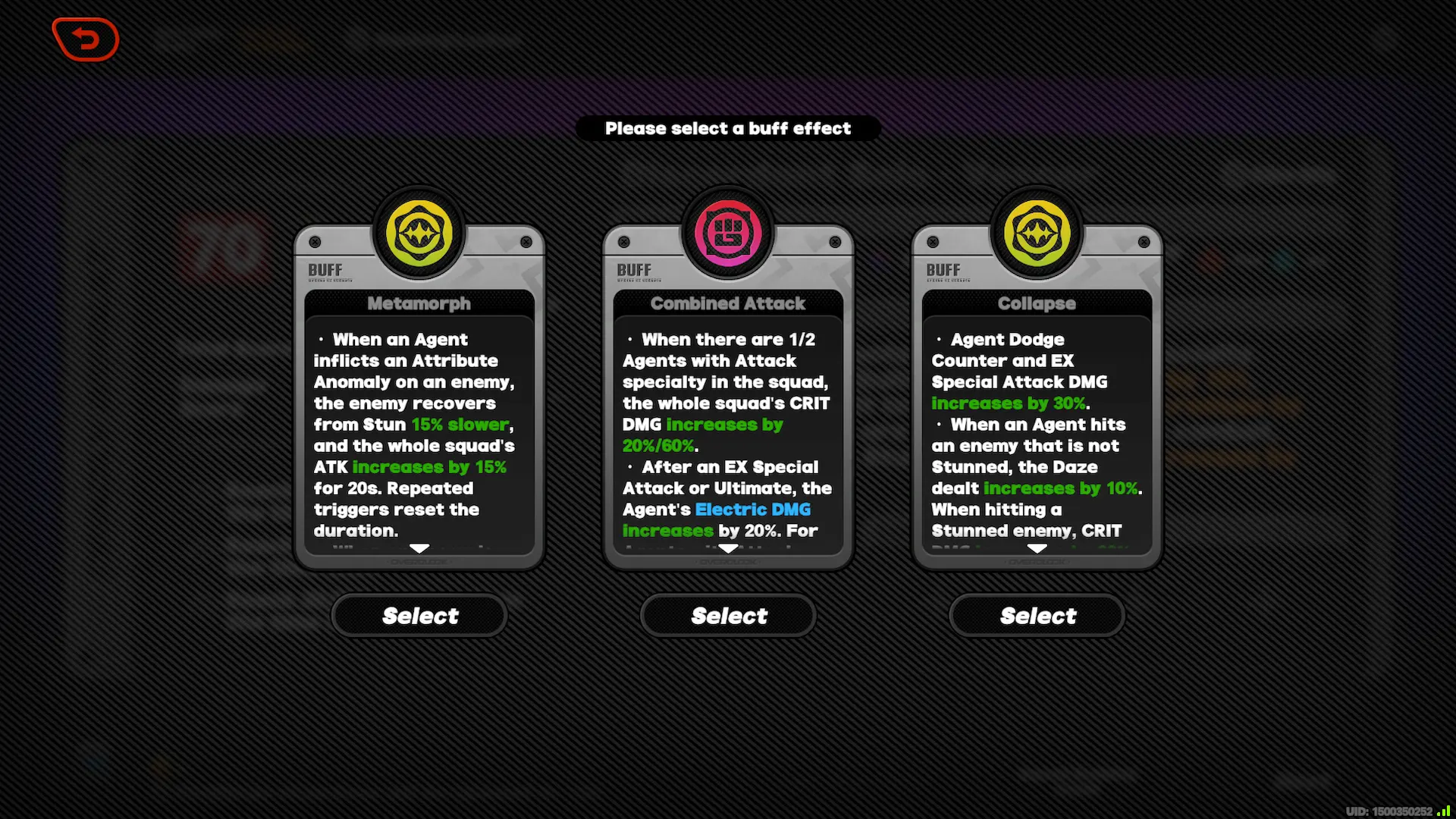
Task: Expand Metamorph description with the down arrow
Action: tap(419, 548)
